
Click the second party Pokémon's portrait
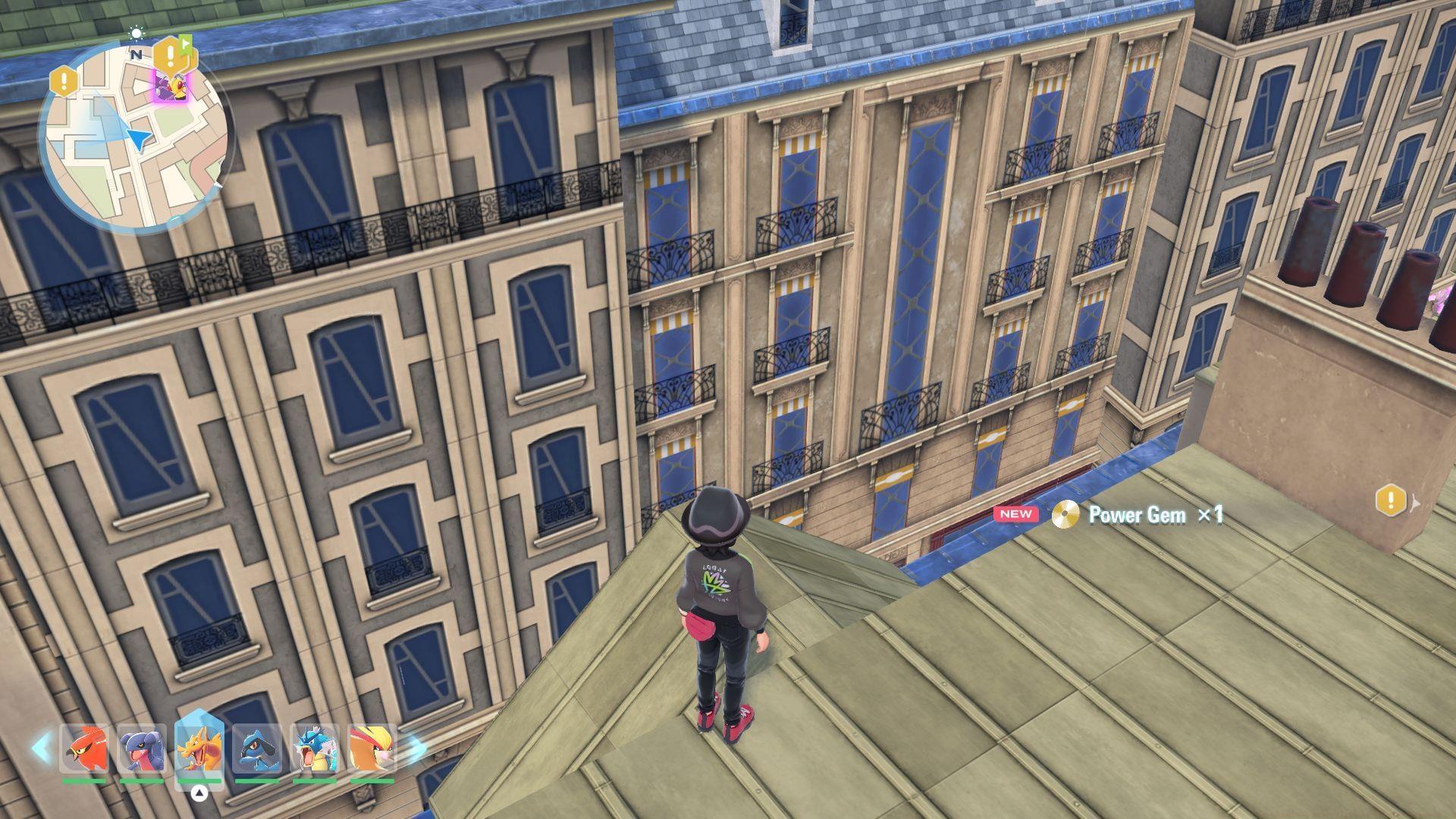[x=143, y=747]
